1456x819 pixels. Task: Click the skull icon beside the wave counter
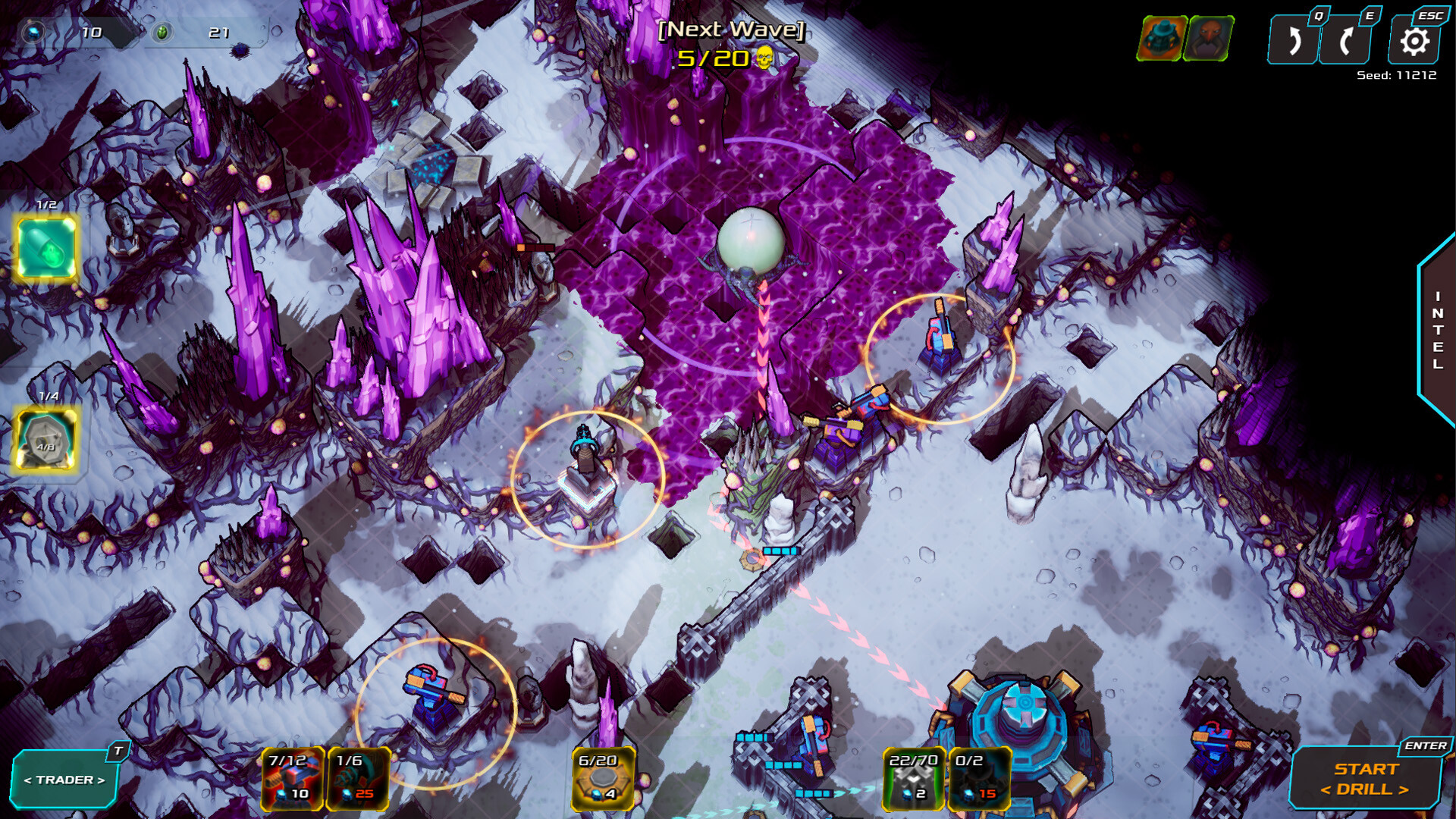click(764, 56)
